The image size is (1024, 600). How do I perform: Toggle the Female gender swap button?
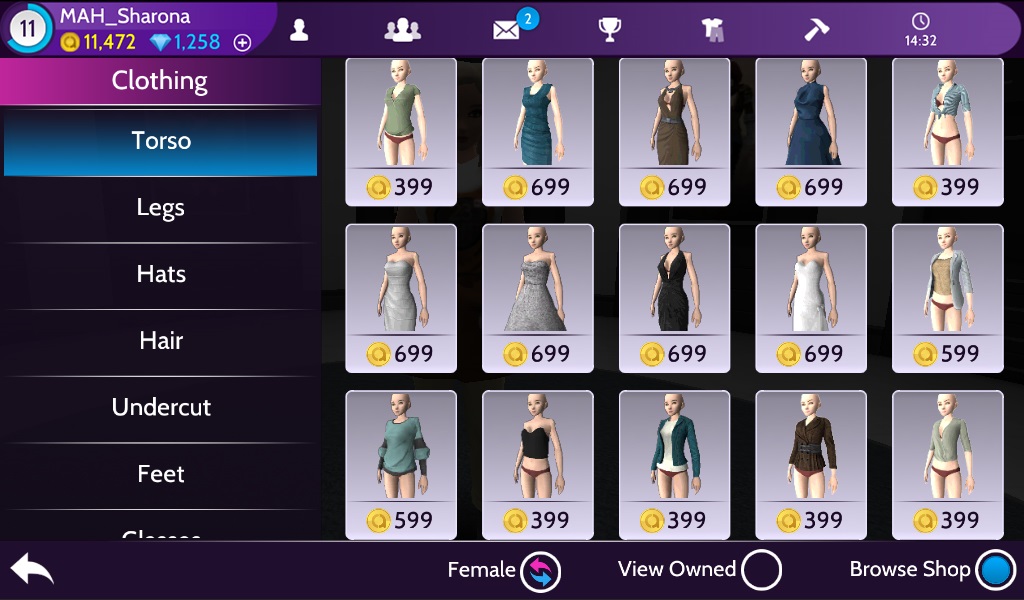(540, 571)
